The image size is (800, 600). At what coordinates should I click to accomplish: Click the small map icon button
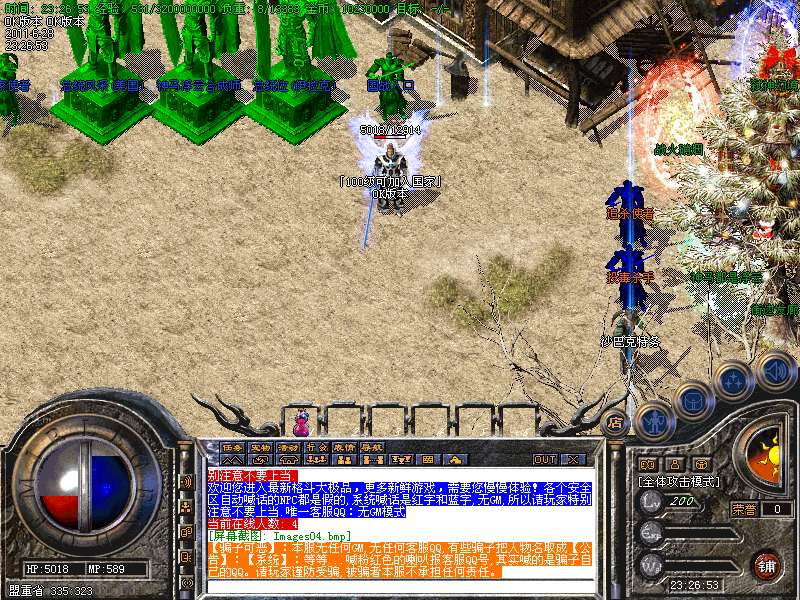(x=647, y=464)
